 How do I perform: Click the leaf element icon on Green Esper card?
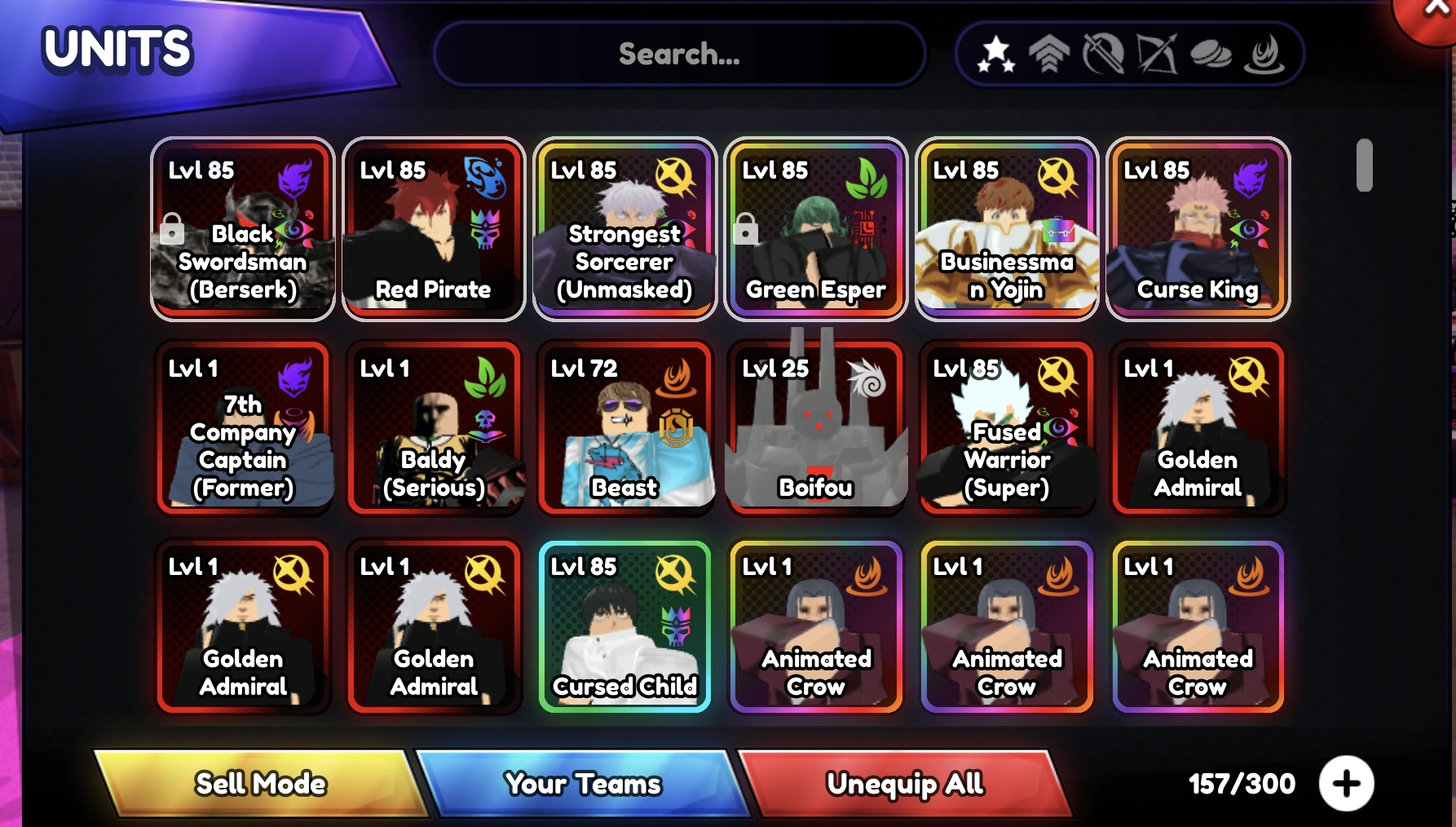point(869,181)
